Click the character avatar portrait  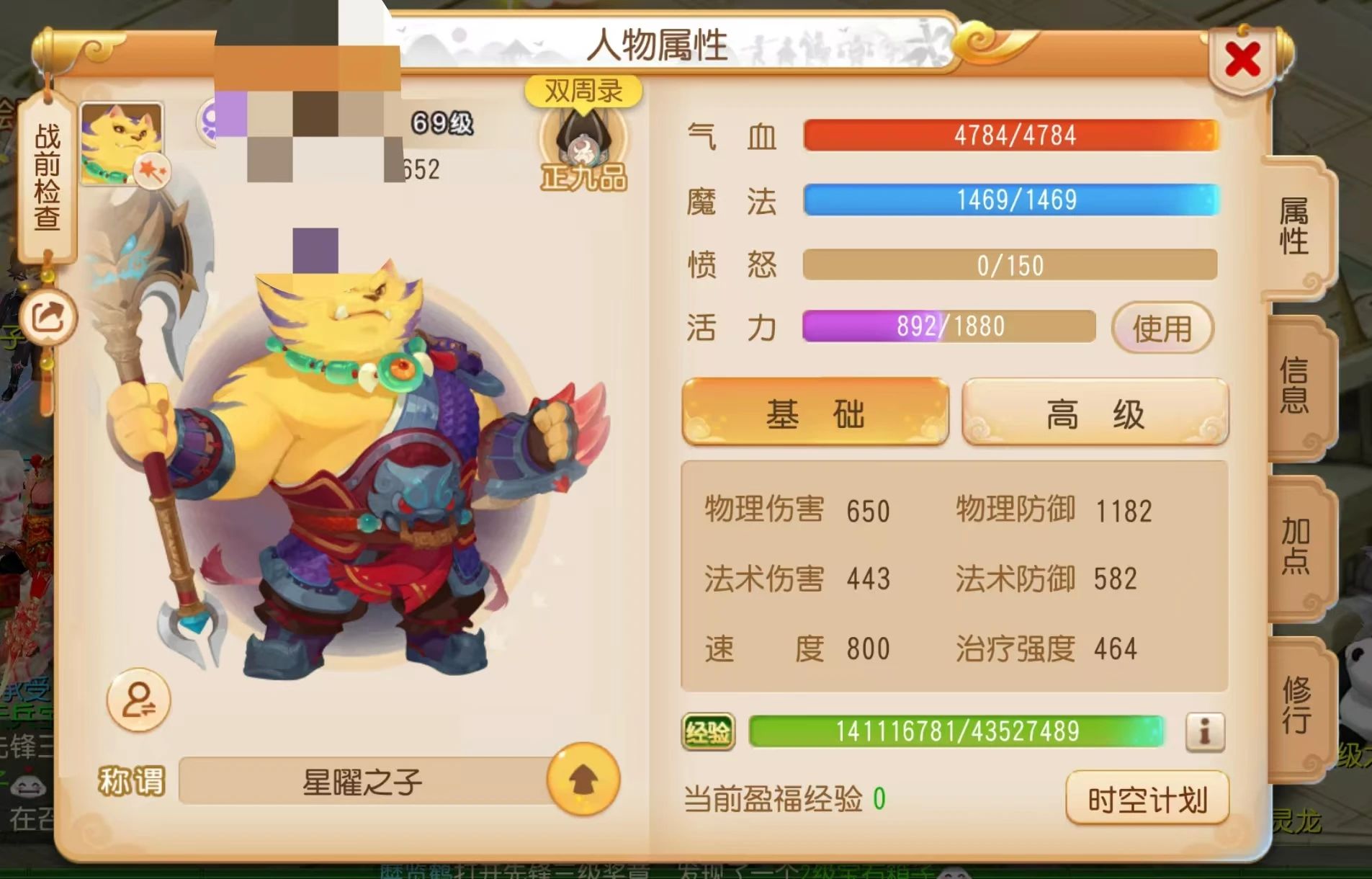(120, 140)
